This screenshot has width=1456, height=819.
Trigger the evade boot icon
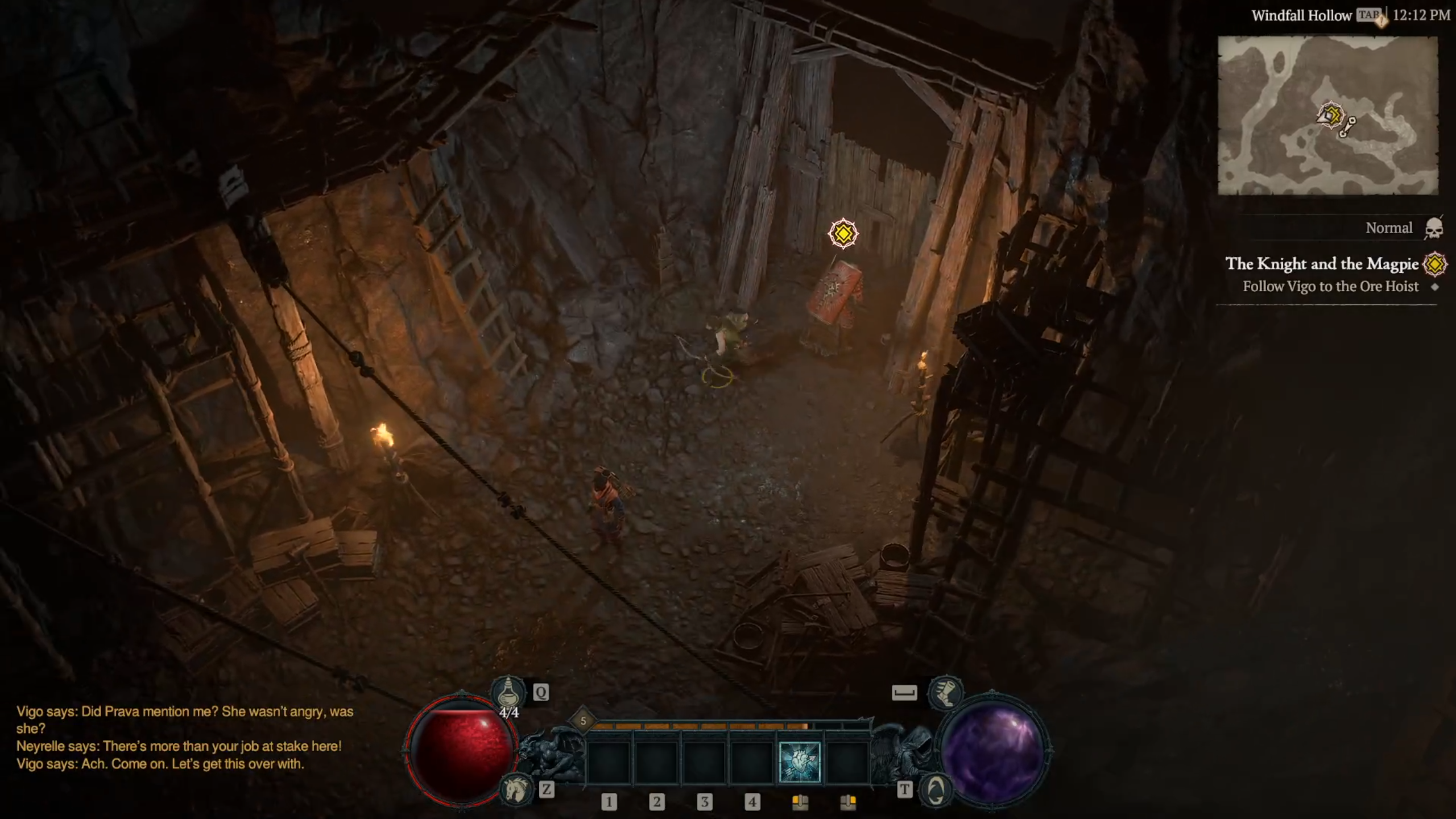click(x=945, y=692)
